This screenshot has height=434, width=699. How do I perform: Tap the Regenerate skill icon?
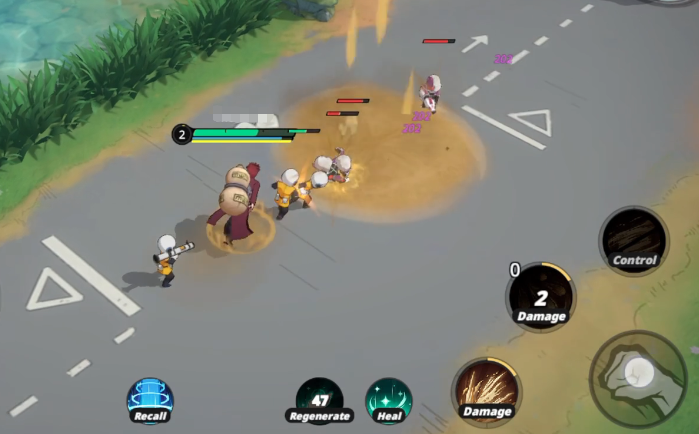(319, 399)
